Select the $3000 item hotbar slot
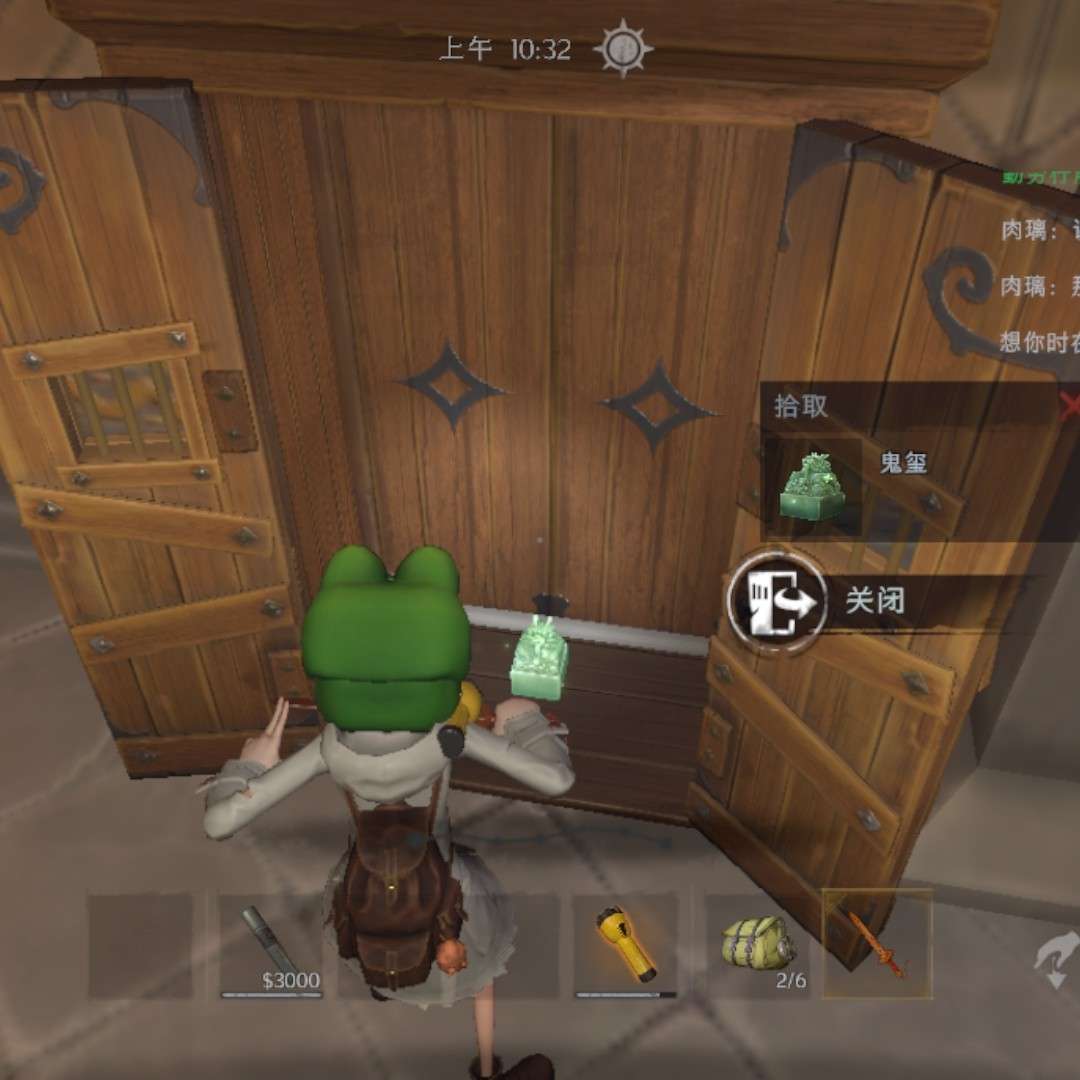 pos(271,945)
